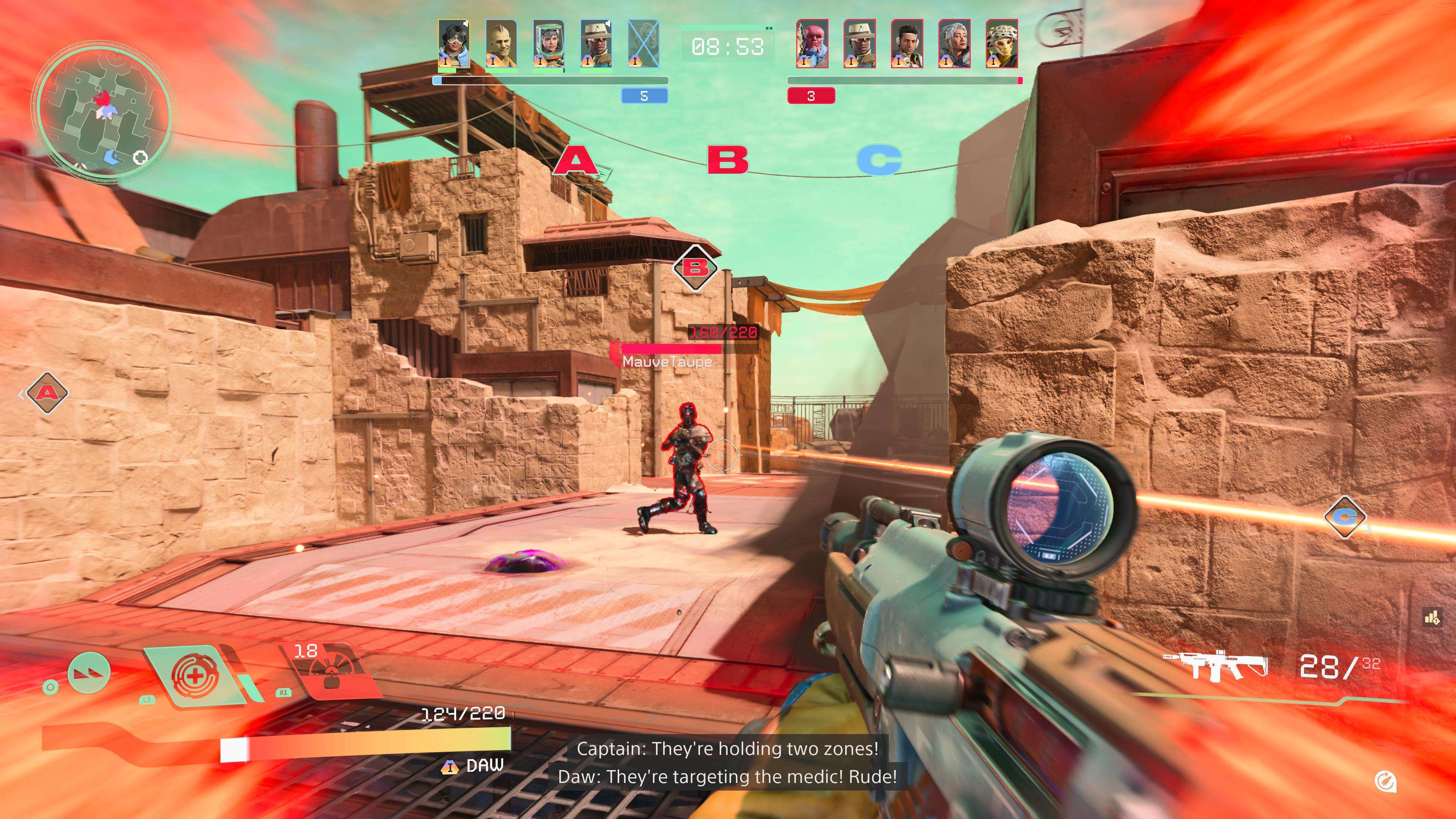The width and height of the screenshot is (1456, 819).
Task: Select the red-skinned enemy portrait
Action: click(812, 44)
